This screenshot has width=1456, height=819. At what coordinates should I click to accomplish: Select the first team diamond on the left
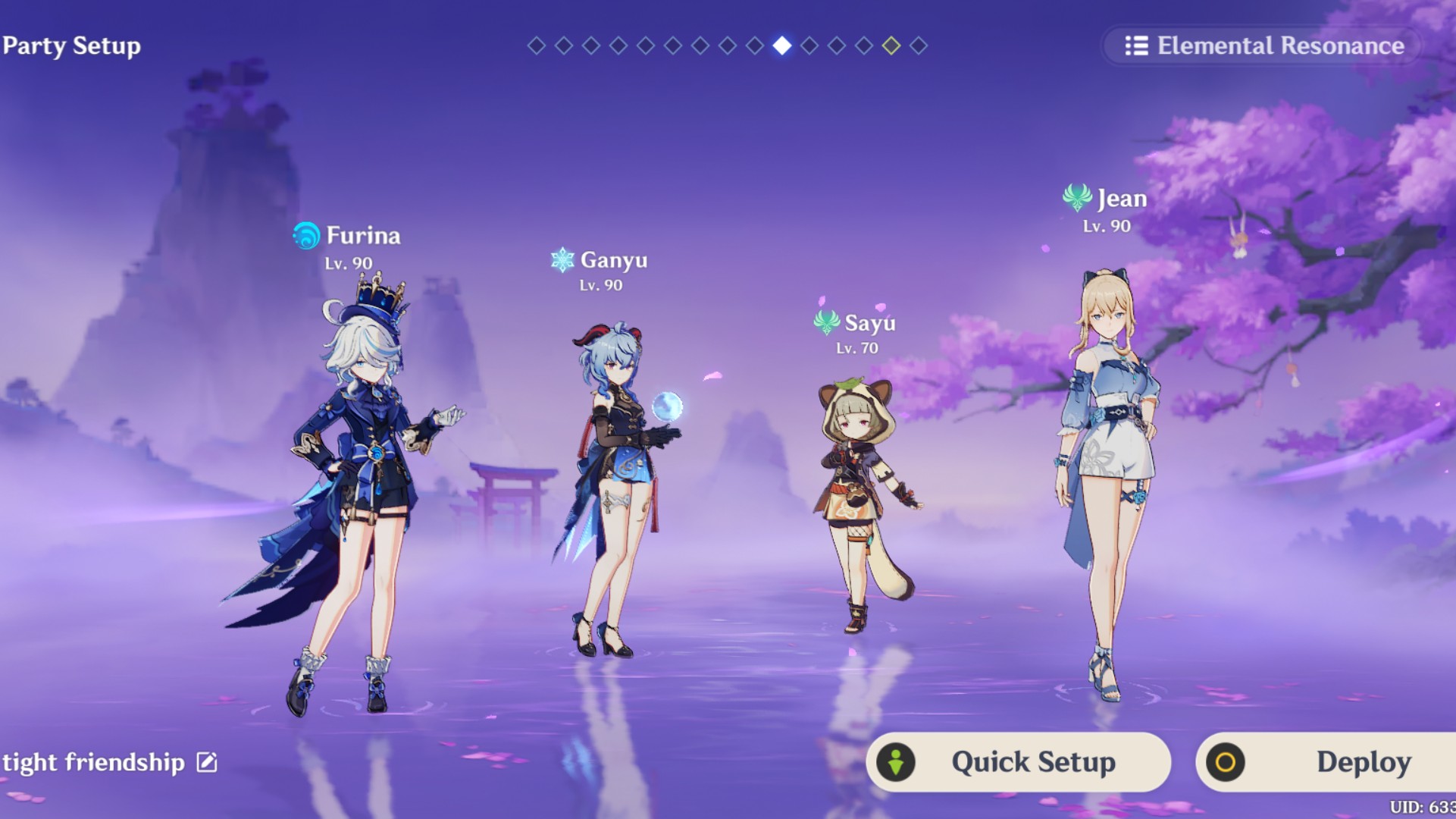click(536, 47)
